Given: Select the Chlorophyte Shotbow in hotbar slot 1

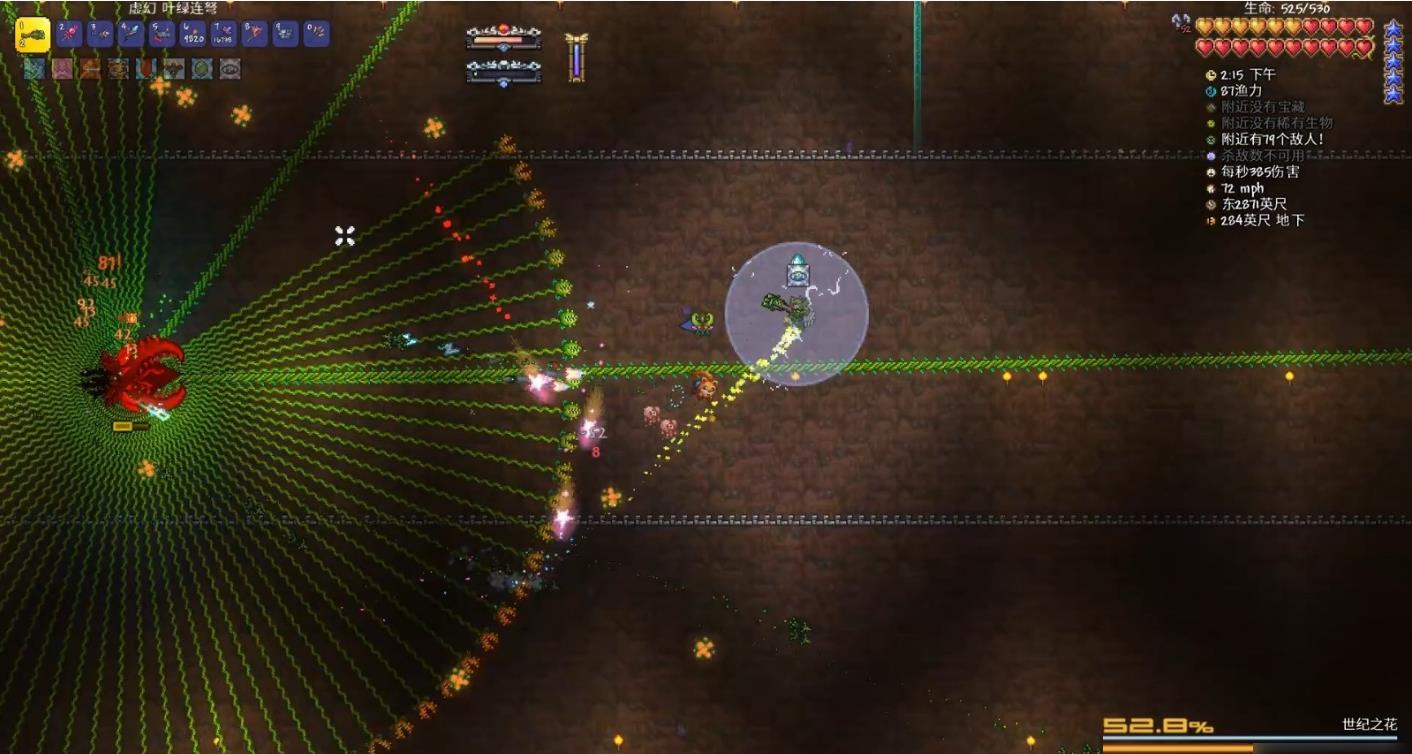Looking at the screenshot, I should coord(33,35).
